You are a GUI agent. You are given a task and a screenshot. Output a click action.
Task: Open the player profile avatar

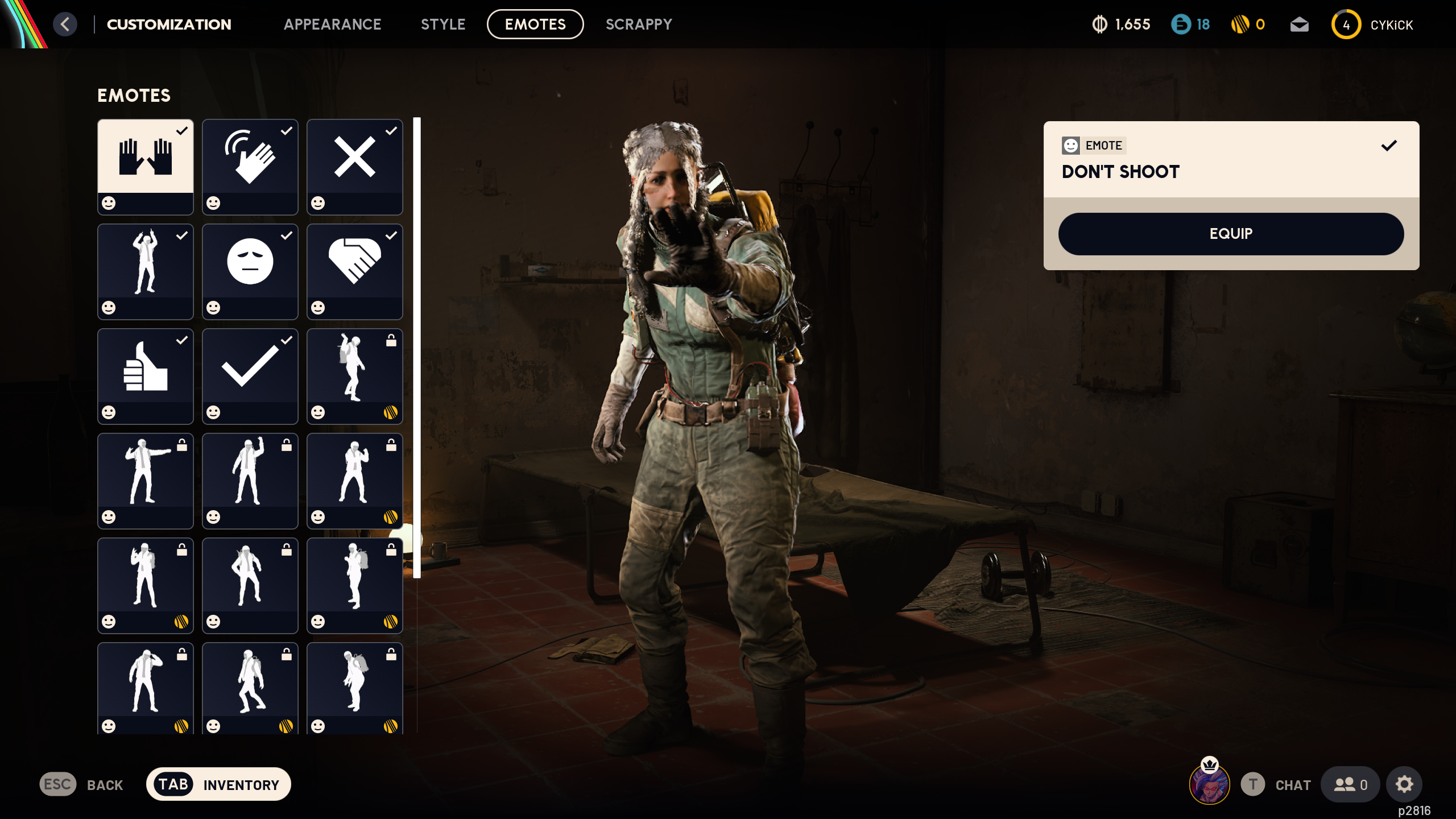coord(1208,784)
